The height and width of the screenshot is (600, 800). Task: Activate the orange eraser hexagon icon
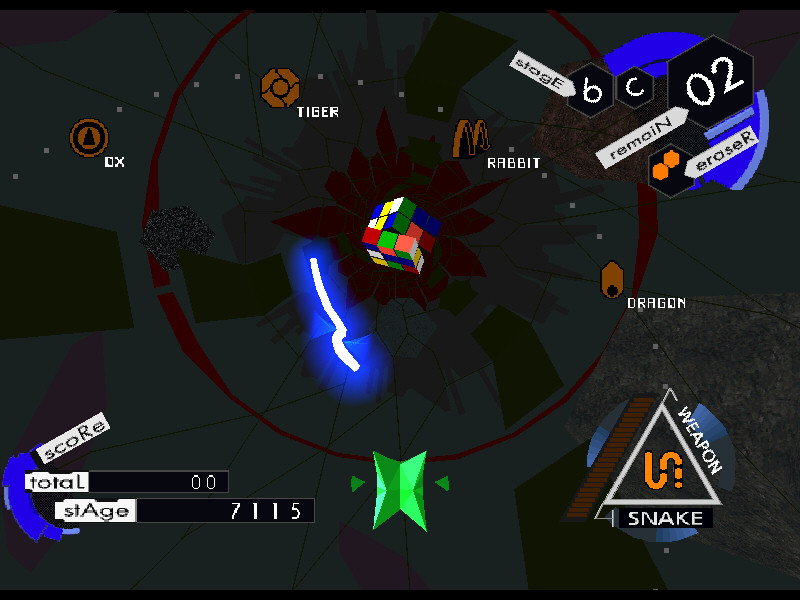[665, 168]
